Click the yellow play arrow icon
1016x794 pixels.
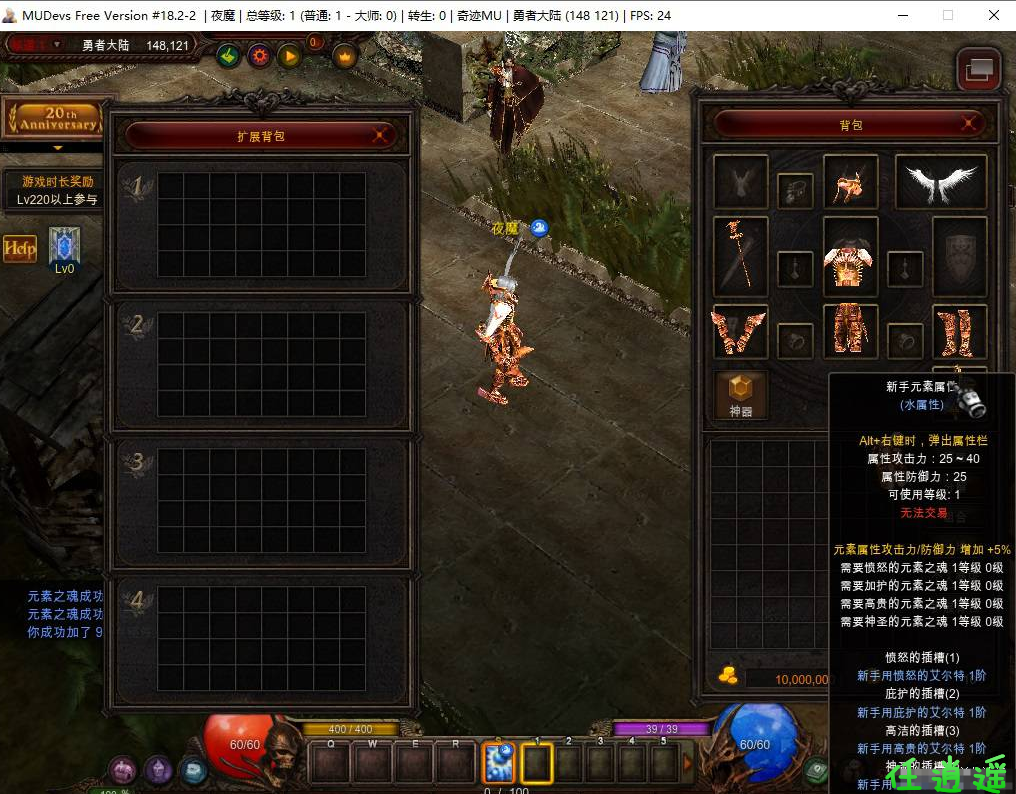point(290,56)
